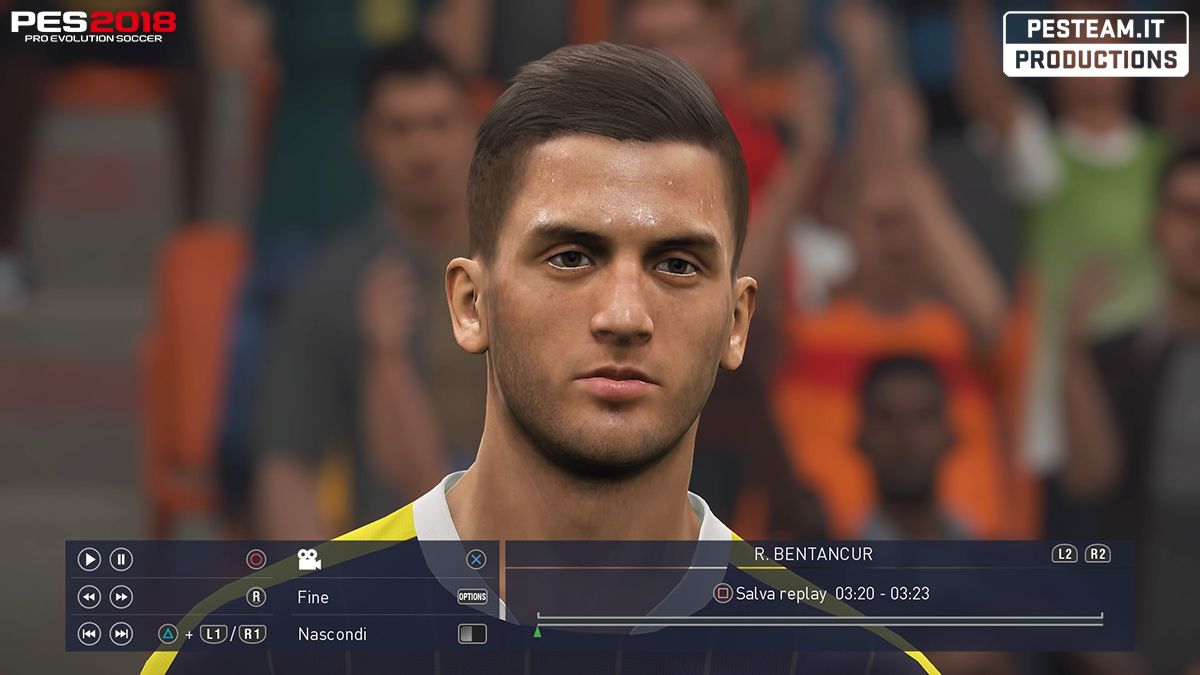Skip to the start of the replay
Image resolution: width=1200 pixels, height=675 pixels.
coord(89,634)
